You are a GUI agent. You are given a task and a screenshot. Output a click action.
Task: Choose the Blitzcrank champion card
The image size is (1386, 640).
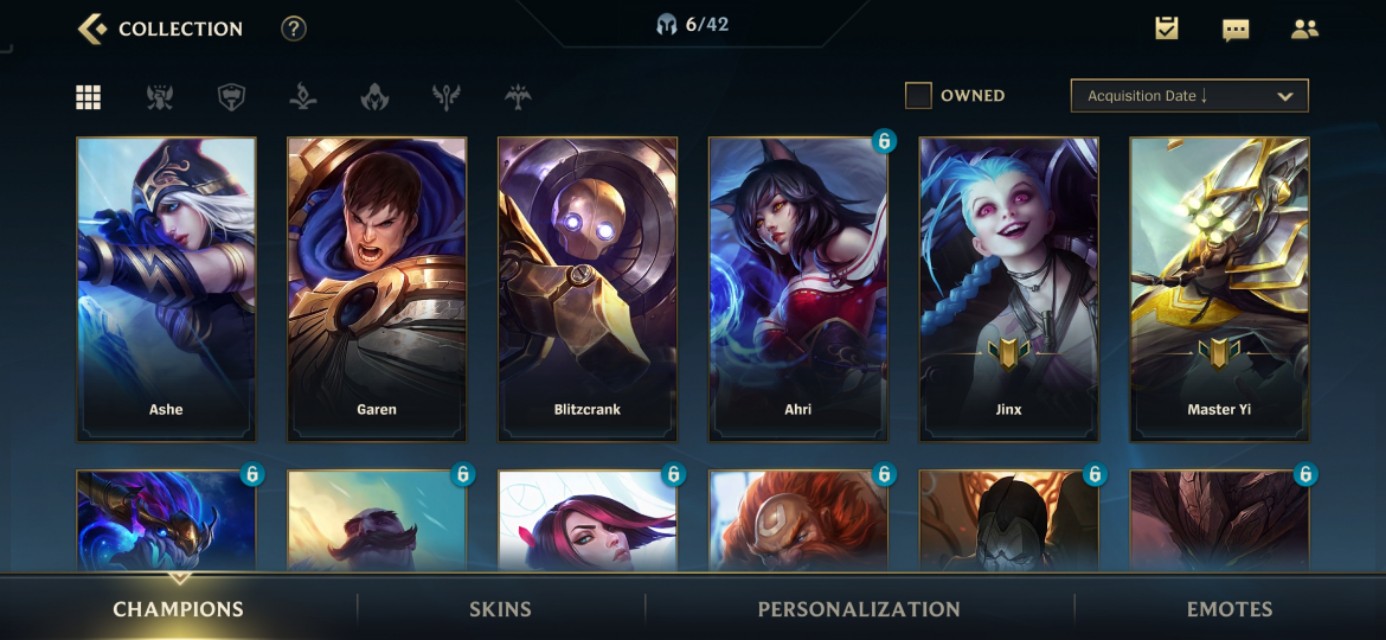(x=587, y=289)
